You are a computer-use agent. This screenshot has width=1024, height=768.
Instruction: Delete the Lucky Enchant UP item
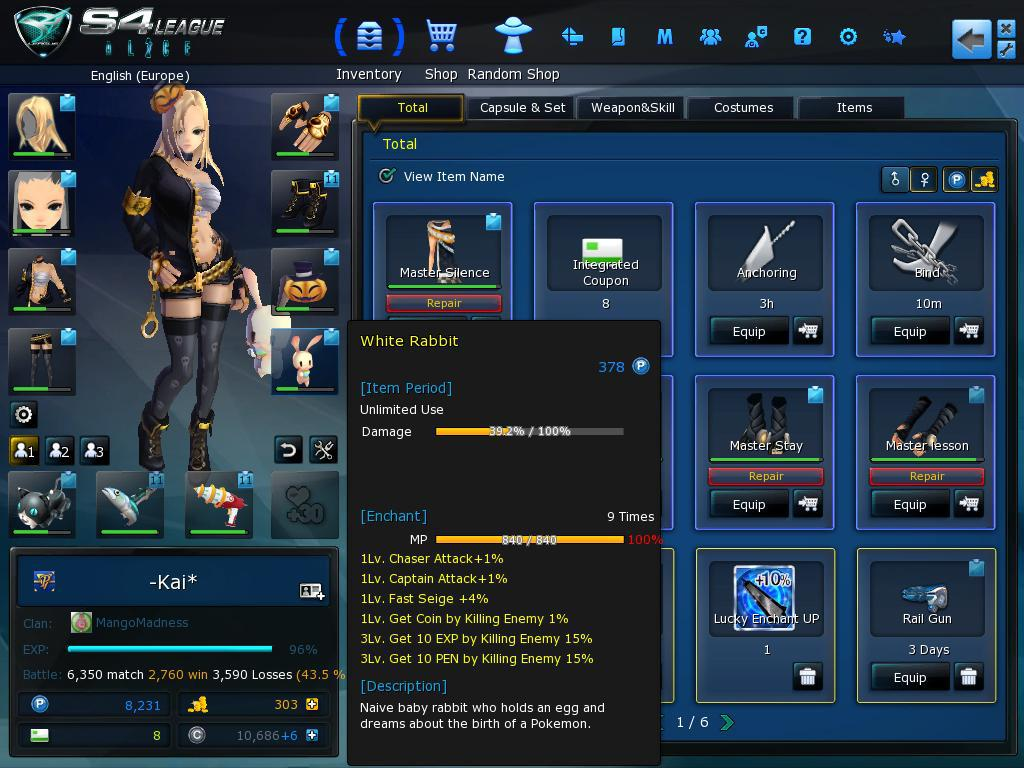coord(807,677)
